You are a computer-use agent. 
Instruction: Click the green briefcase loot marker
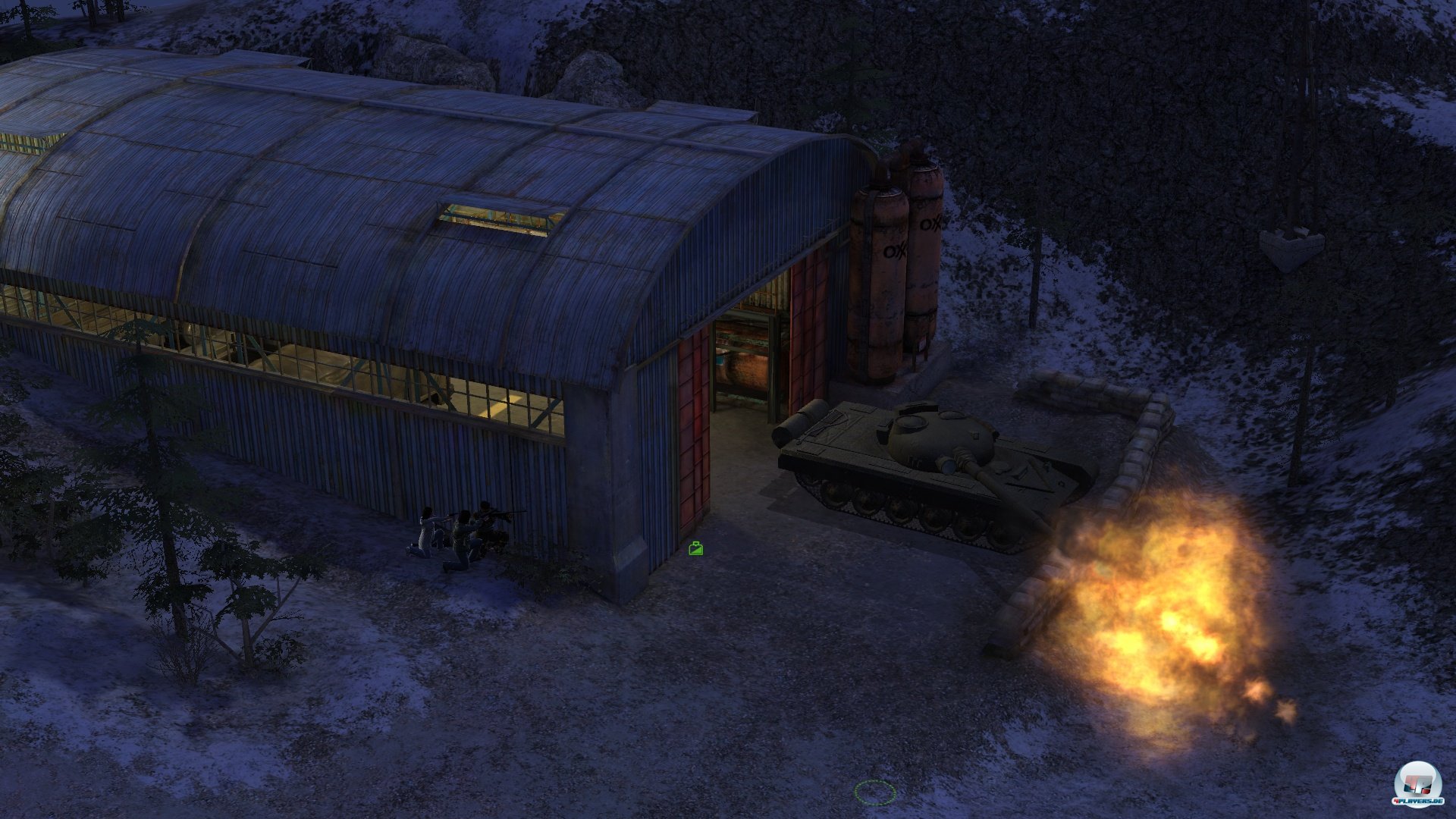coord(695,548)
